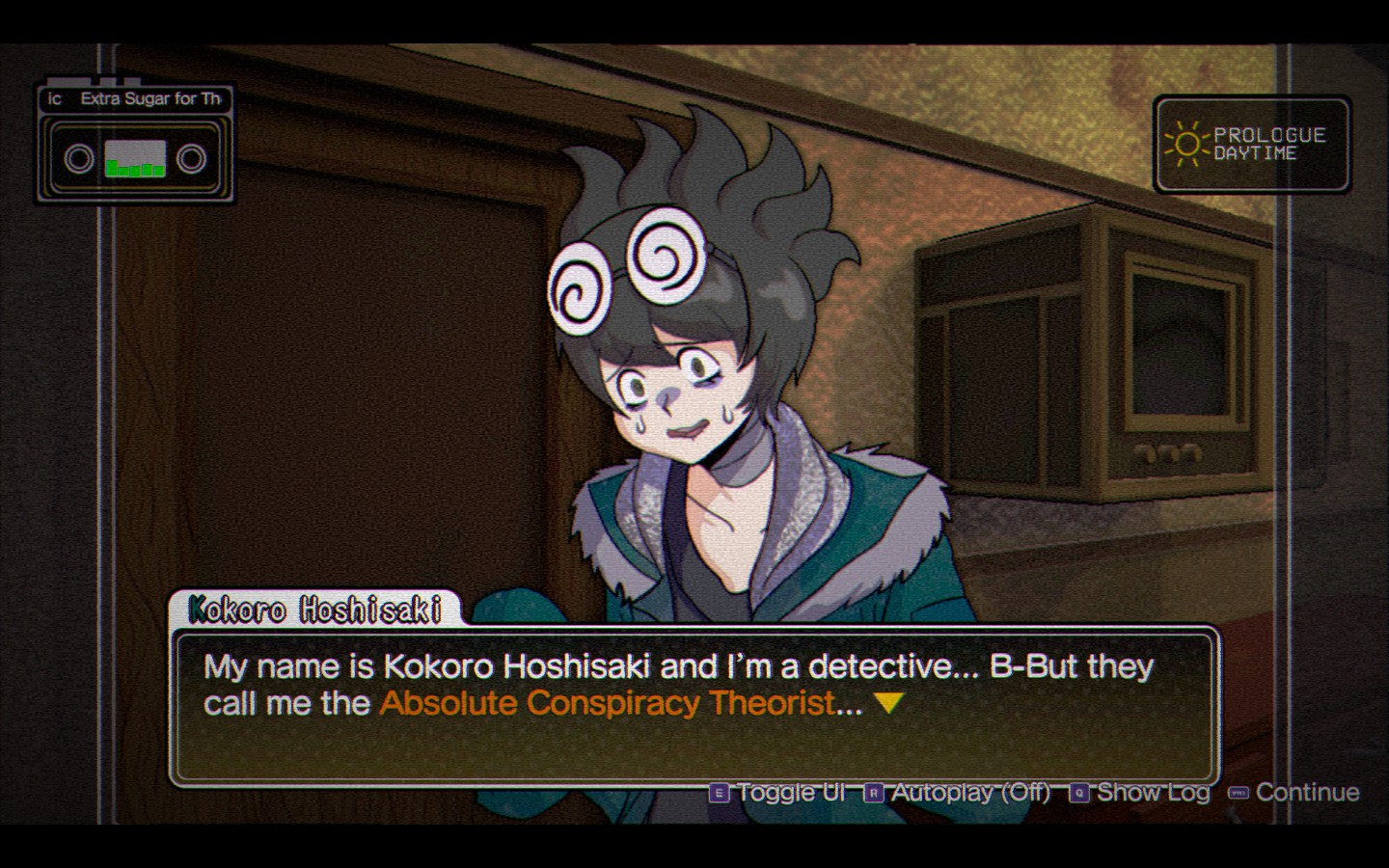Click the green equalizer bars on the cassette

[135, 170]
